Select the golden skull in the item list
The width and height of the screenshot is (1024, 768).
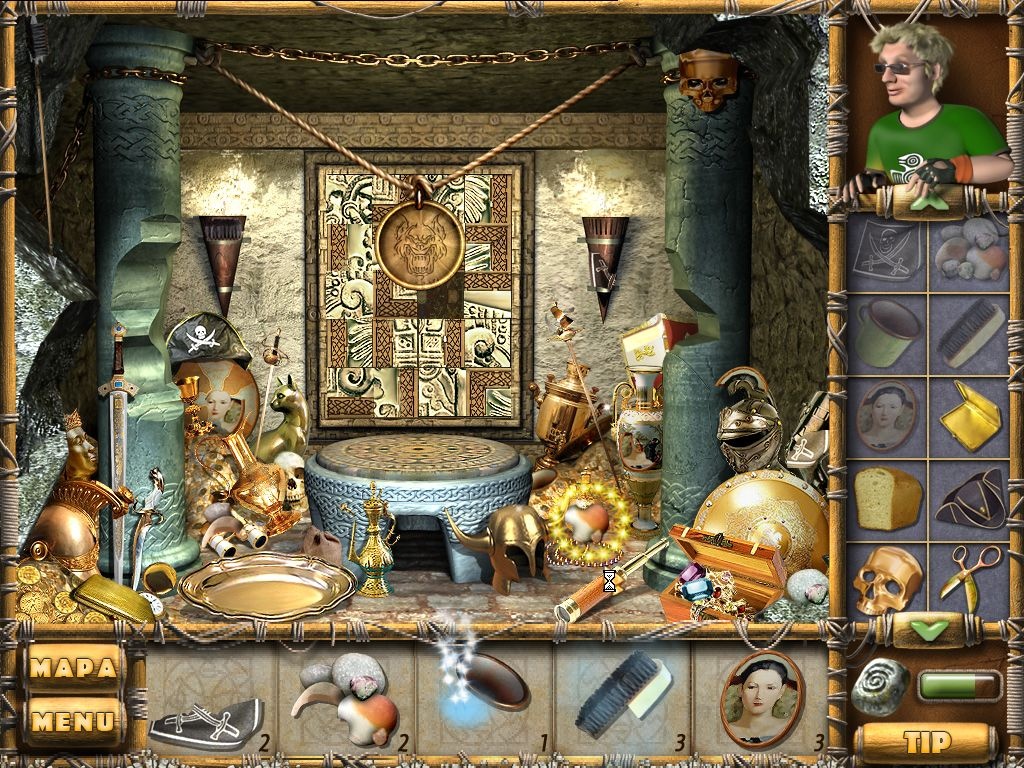pyautogui.click(x=886, y=578)
